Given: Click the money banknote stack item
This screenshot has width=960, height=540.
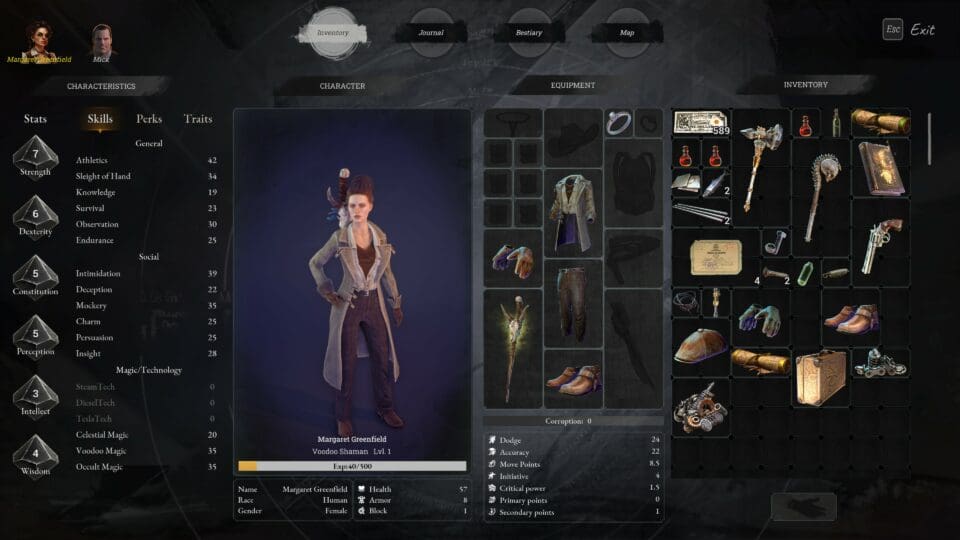Looking at the screenshot, I should point(700,123).
